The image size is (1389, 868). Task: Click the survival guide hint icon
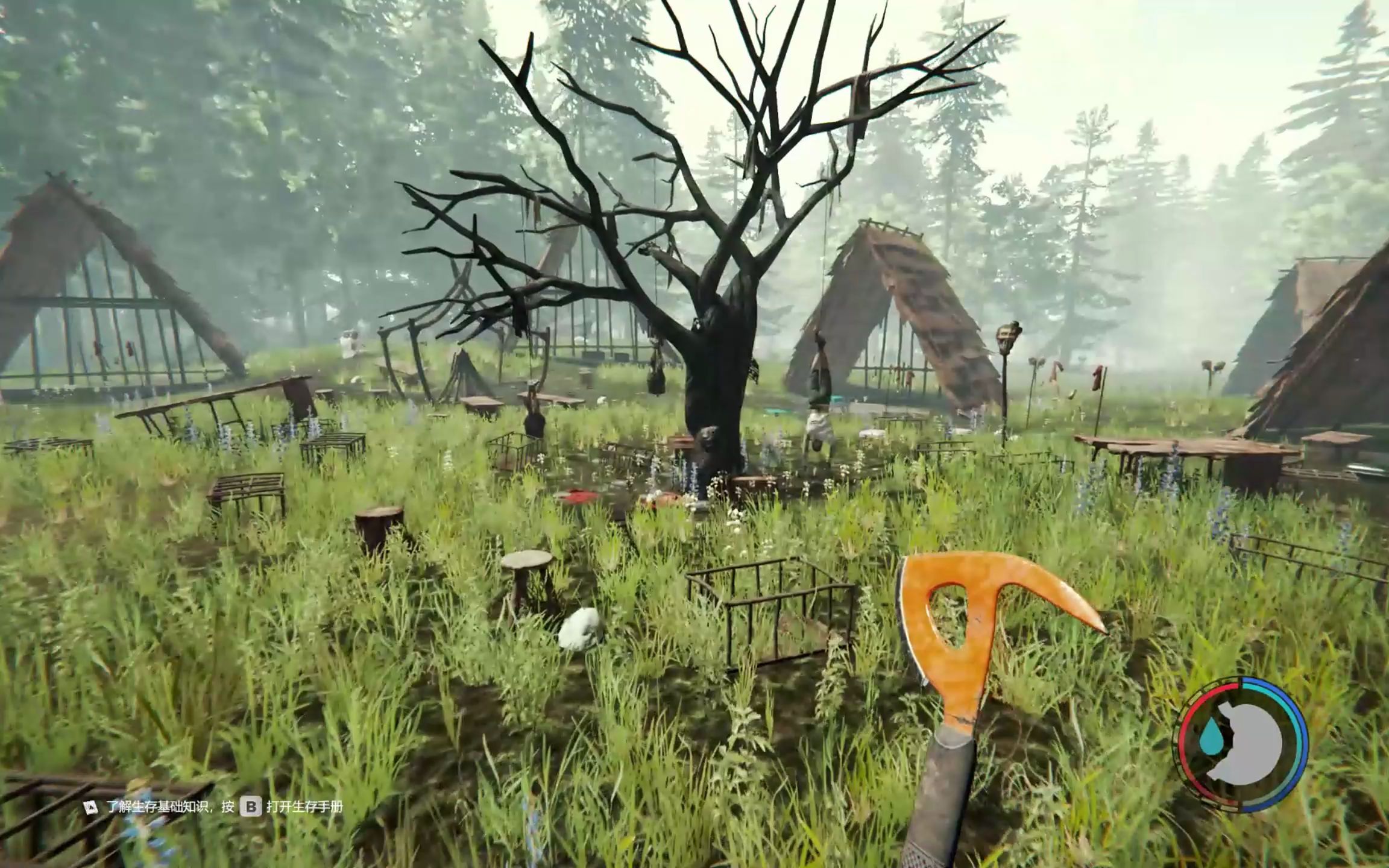pyautogui.click(x=91, y=807)
